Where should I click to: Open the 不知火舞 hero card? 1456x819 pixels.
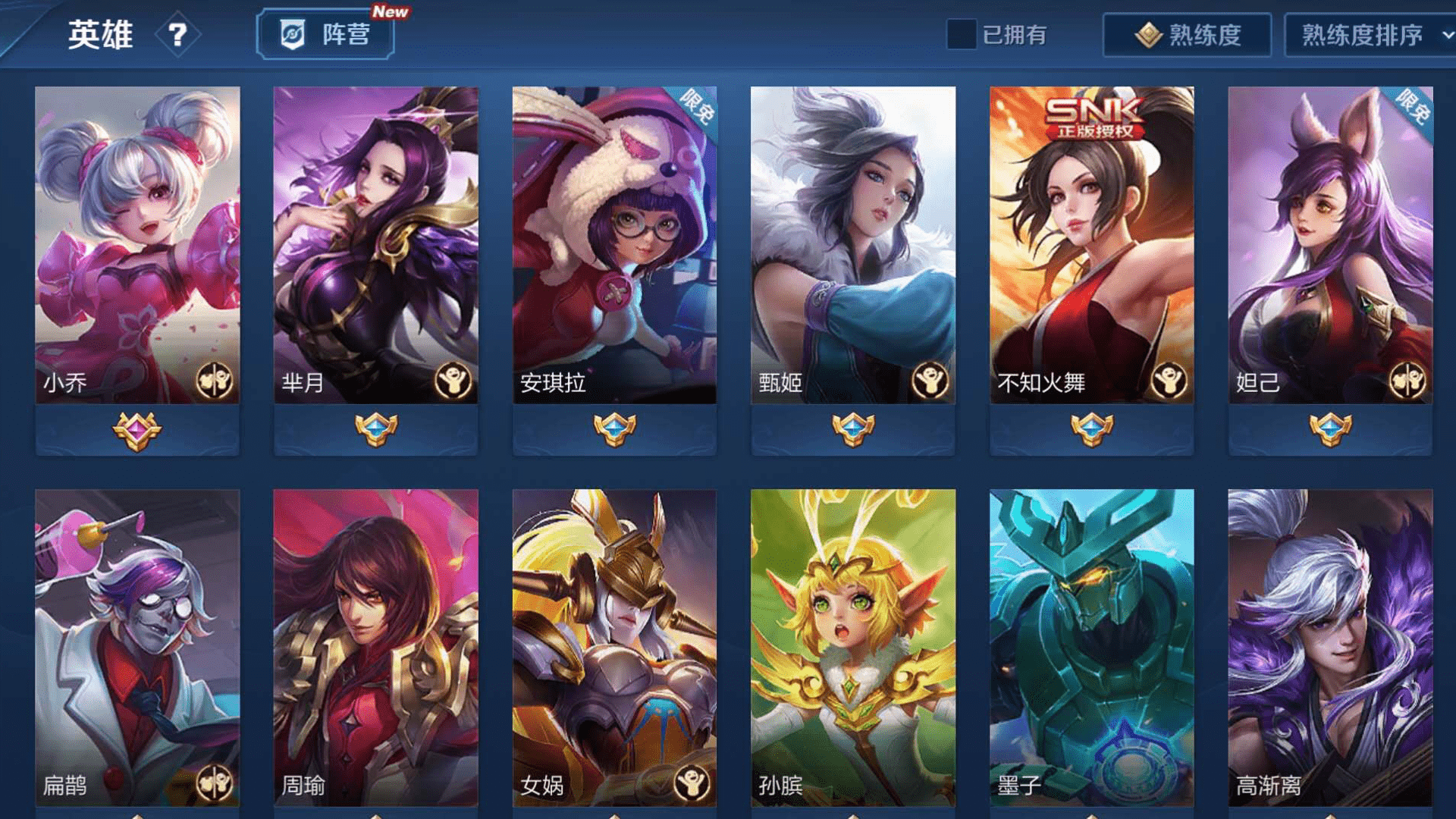(x=1091, y=244)
